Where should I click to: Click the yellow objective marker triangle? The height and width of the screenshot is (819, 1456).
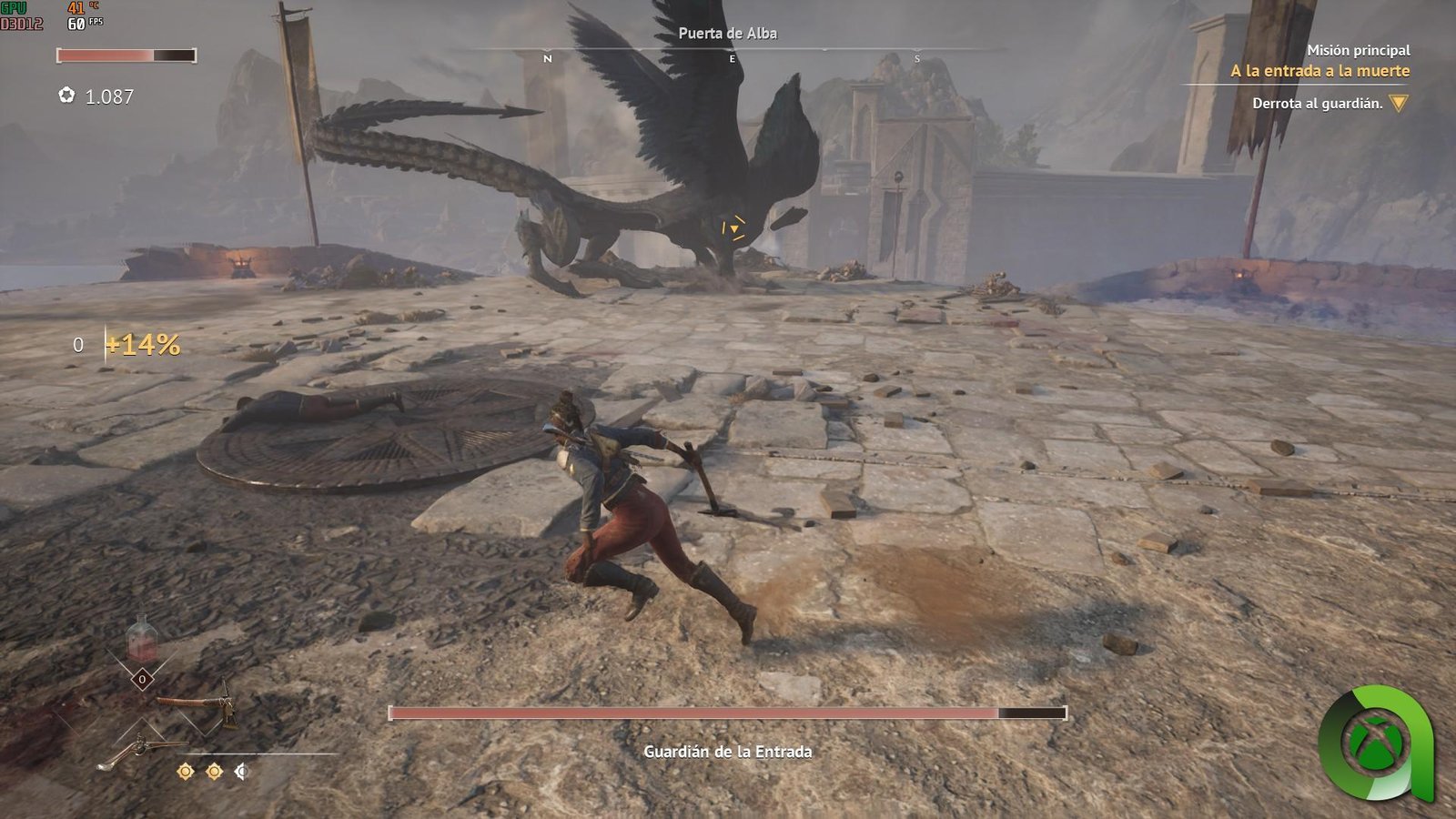(1399, 104)
